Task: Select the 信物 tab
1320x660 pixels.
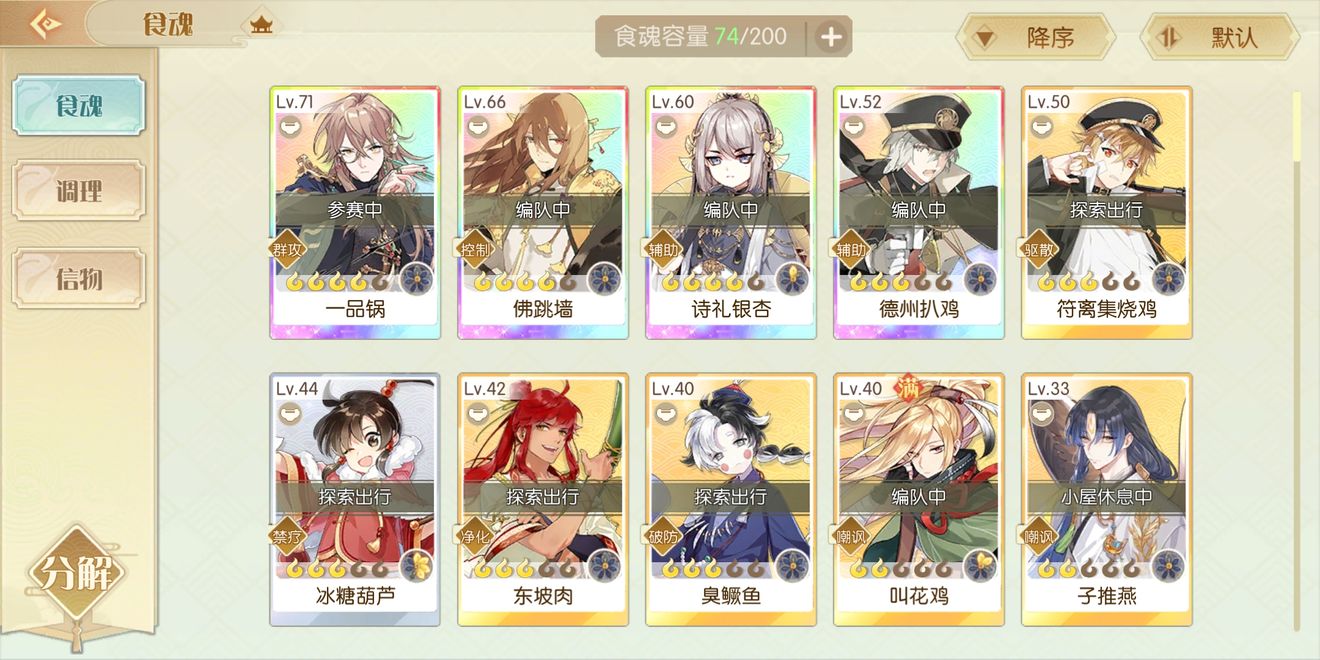Action: click(78, 278)
